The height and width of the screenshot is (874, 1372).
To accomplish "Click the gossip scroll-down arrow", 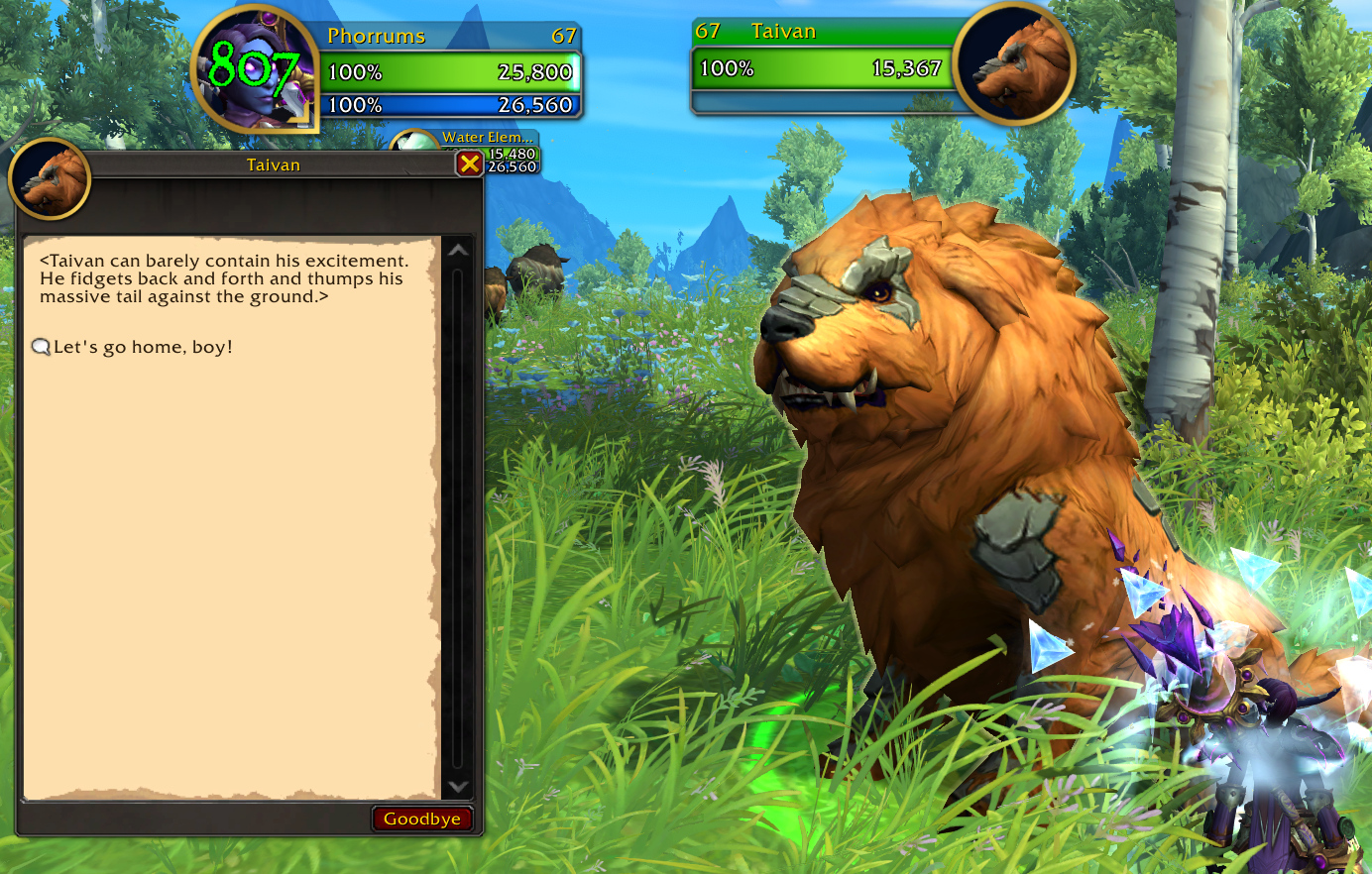I will coord(457,786).
